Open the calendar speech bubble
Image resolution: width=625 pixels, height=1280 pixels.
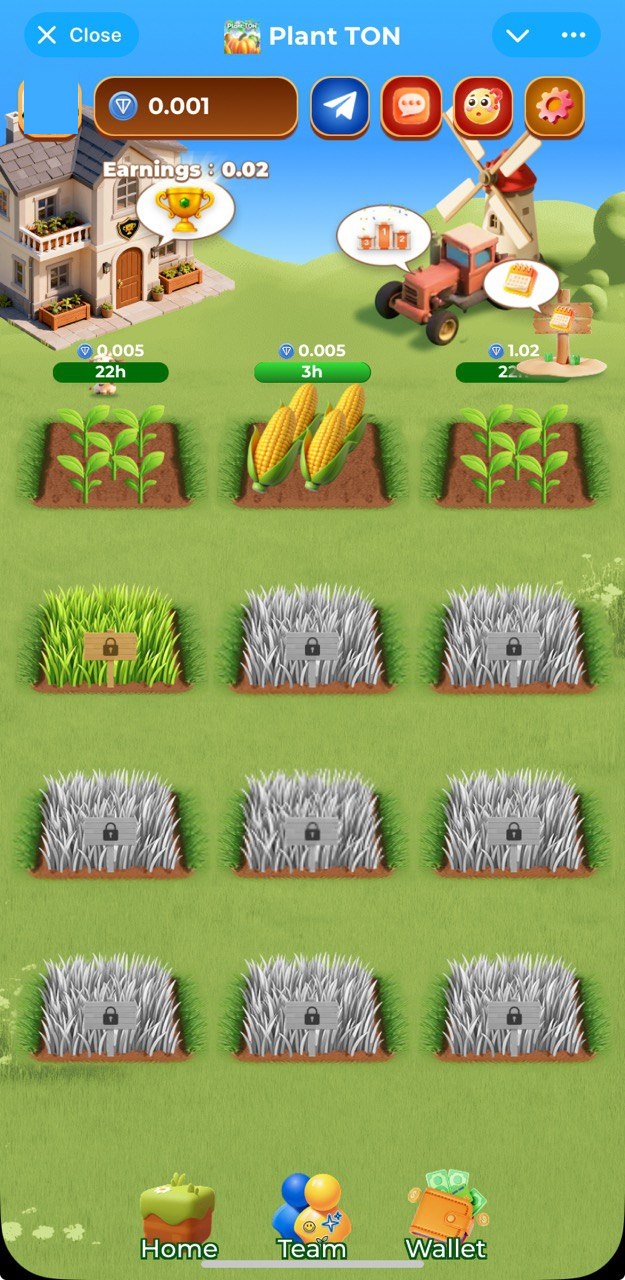tap(520, 283)
